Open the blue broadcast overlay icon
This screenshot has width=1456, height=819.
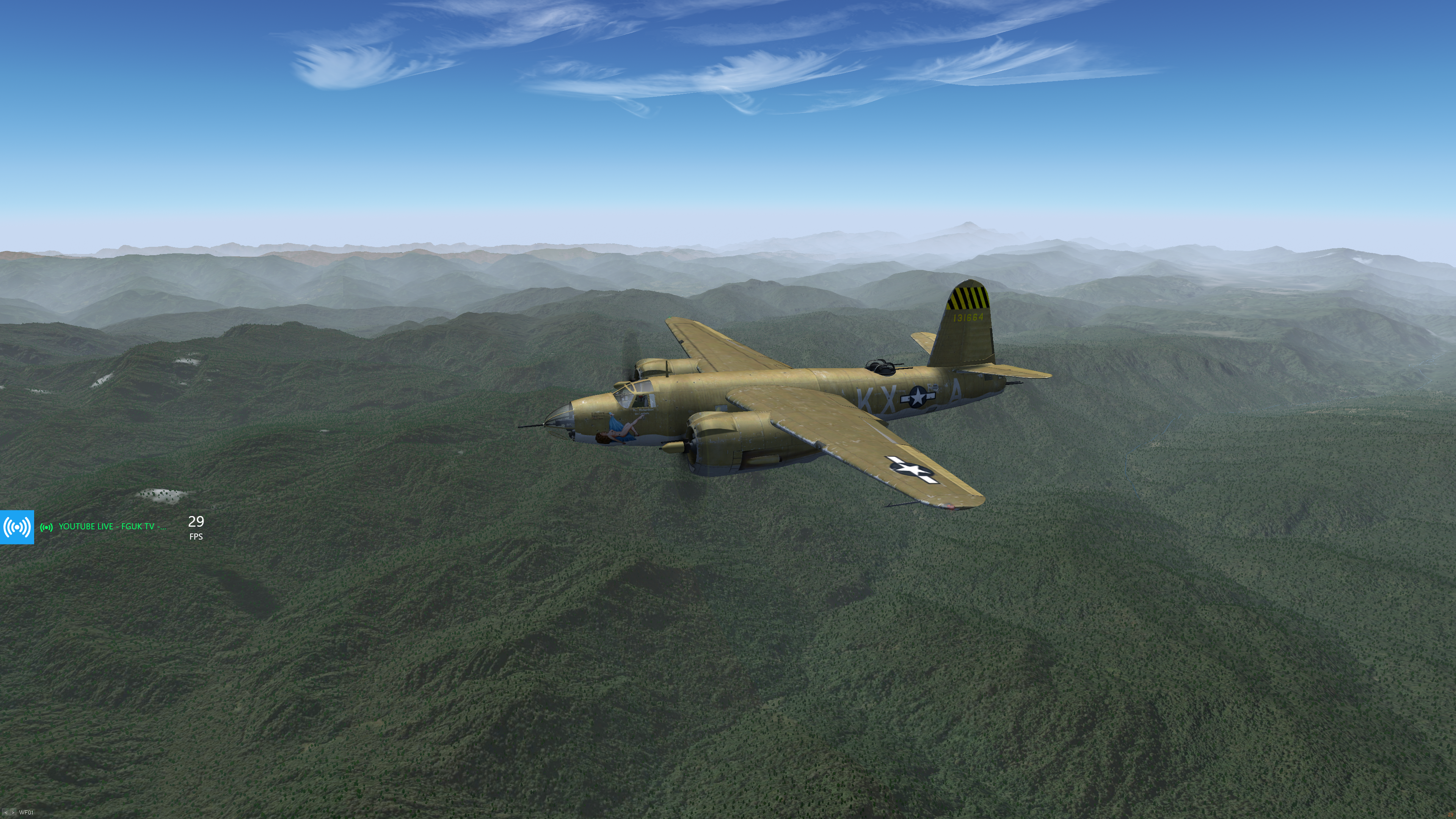pyautogui.click(x=17, y=527)
